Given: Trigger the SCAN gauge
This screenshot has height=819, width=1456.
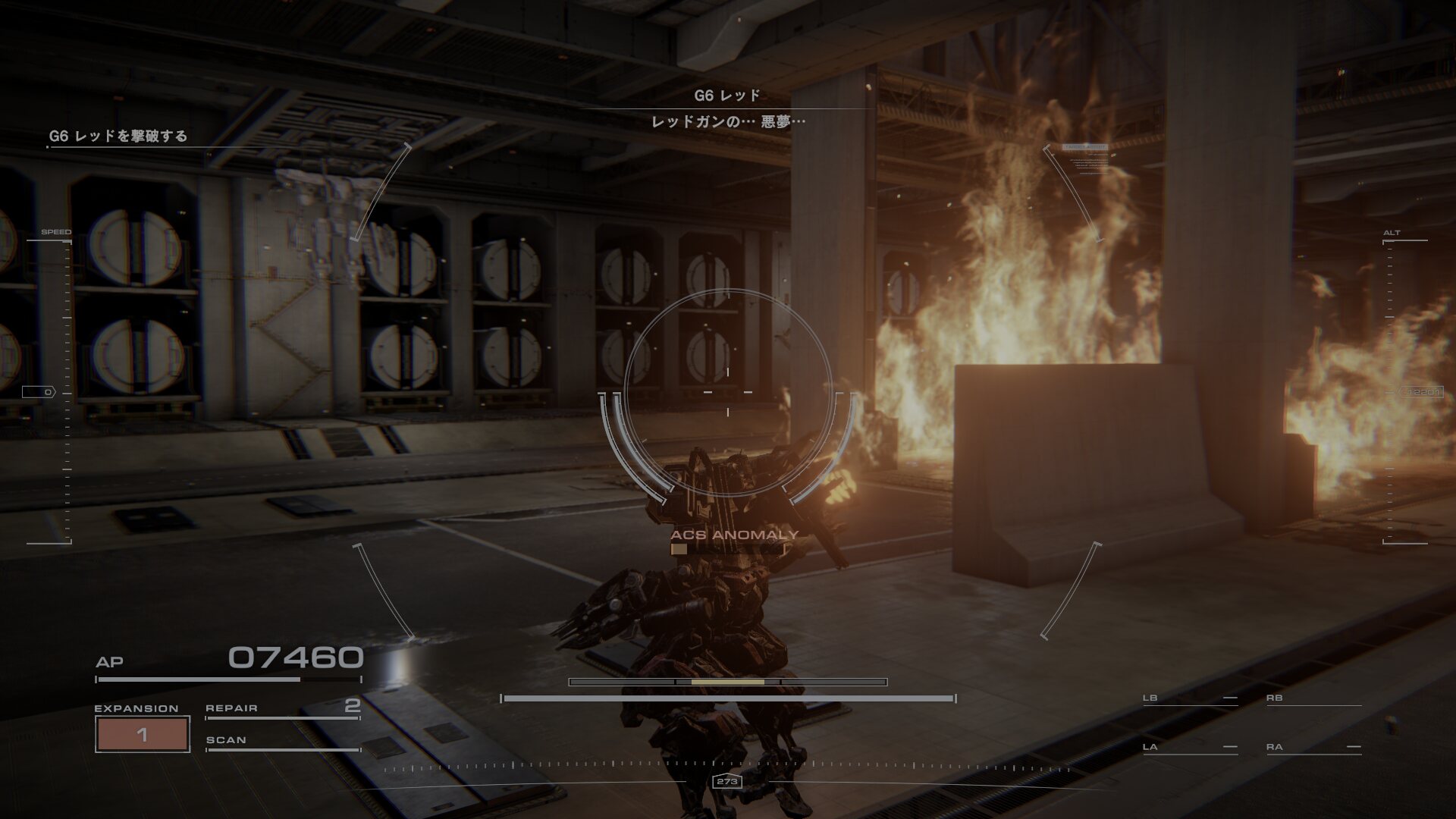Looking at the screenshot, I should [282, 741].
